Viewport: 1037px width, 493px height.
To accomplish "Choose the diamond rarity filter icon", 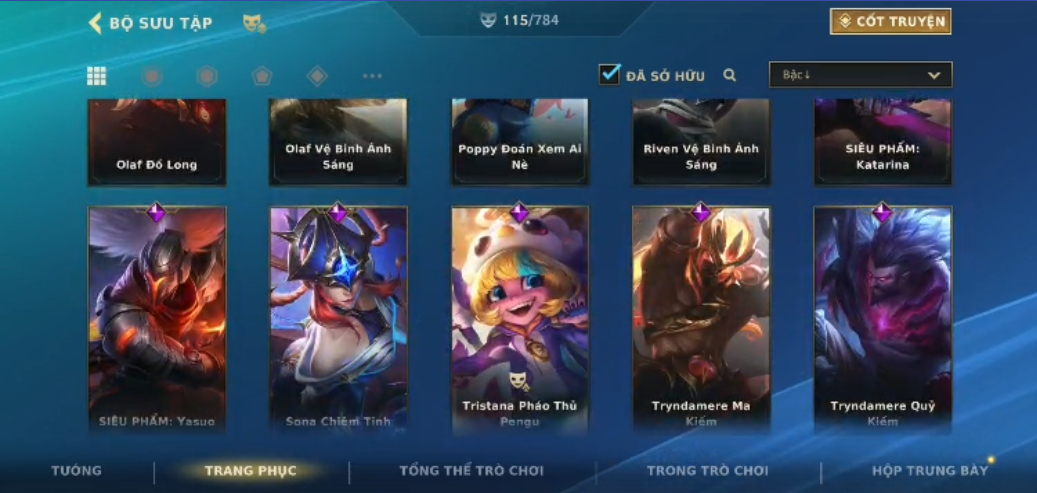I will coord(317,76).
